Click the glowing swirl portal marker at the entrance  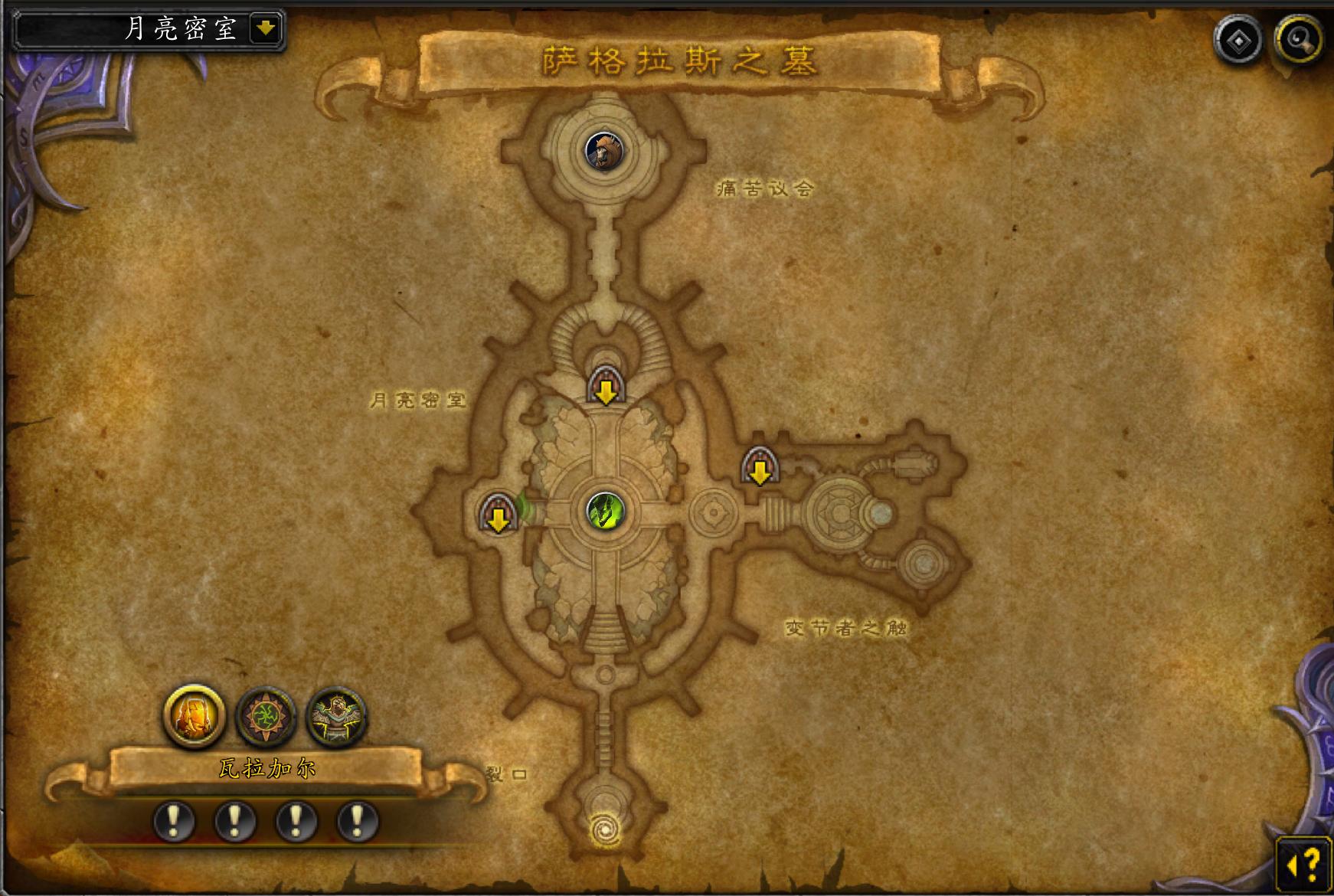point(605,829)
